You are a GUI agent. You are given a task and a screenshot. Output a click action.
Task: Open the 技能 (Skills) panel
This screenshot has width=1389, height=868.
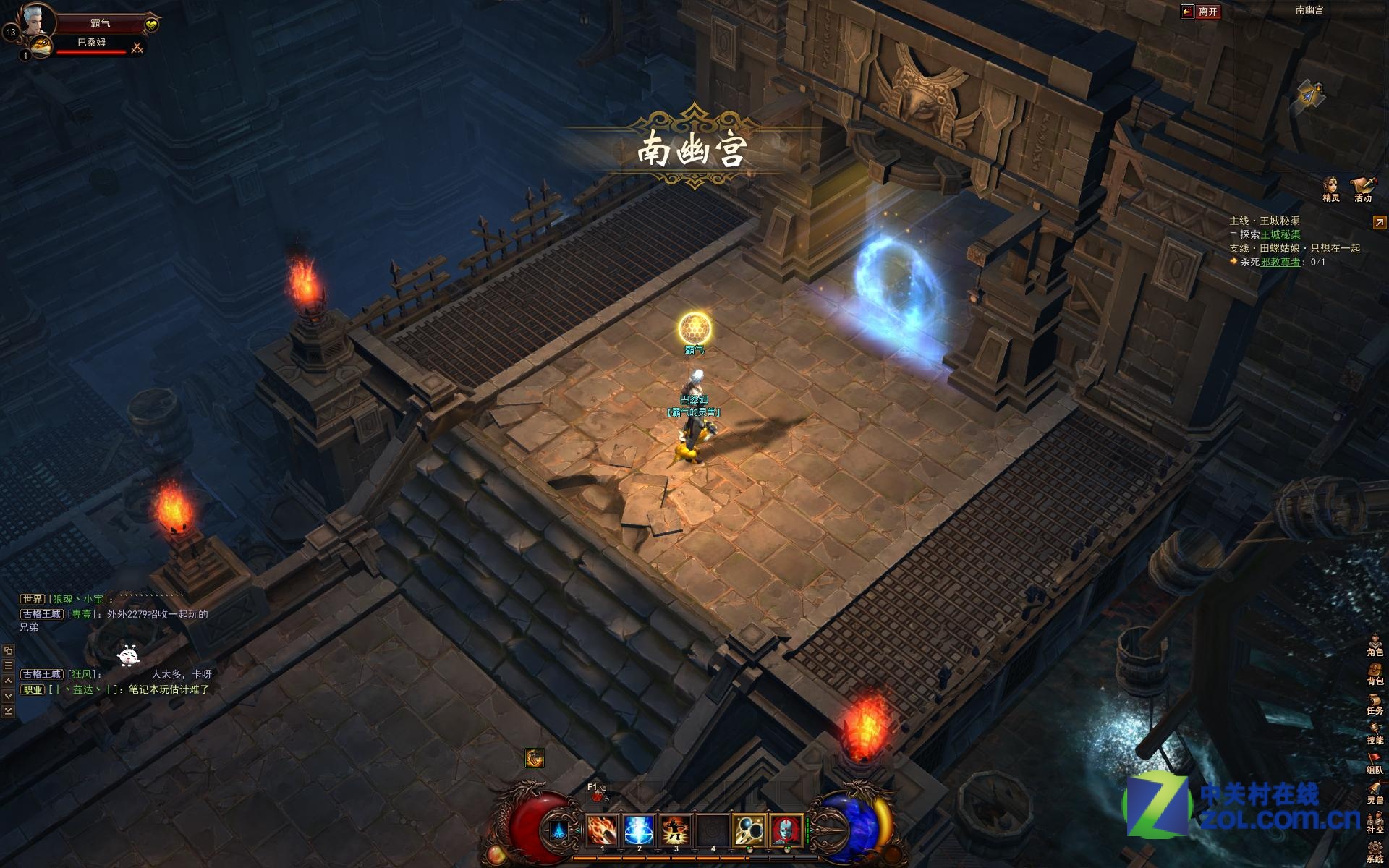coord(1375,733)
